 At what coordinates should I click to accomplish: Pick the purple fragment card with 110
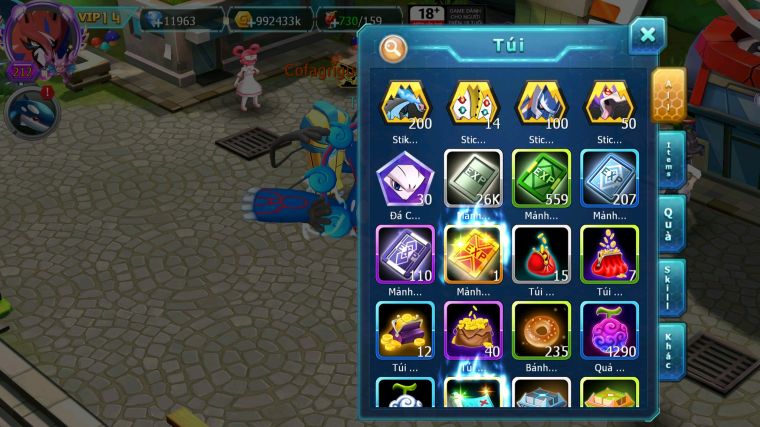(x=405, y=255)
